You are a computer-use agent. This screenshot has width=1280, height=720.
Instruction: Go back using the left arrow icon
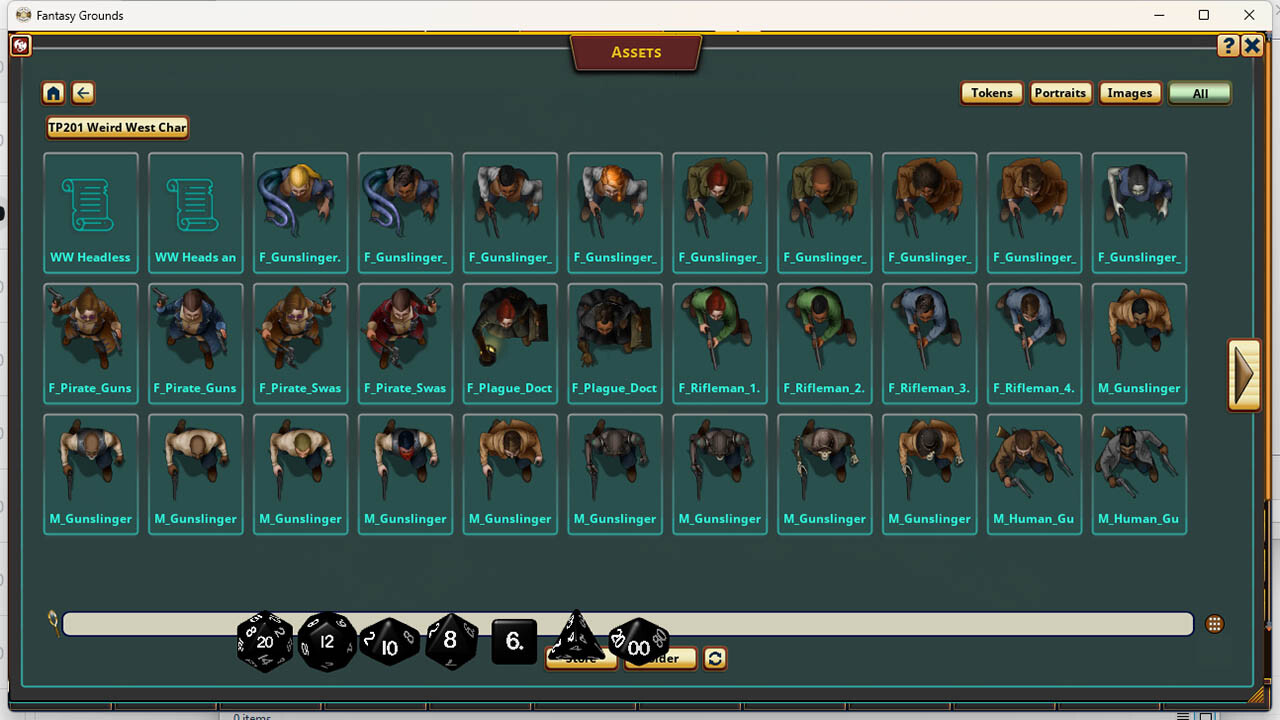82,92
